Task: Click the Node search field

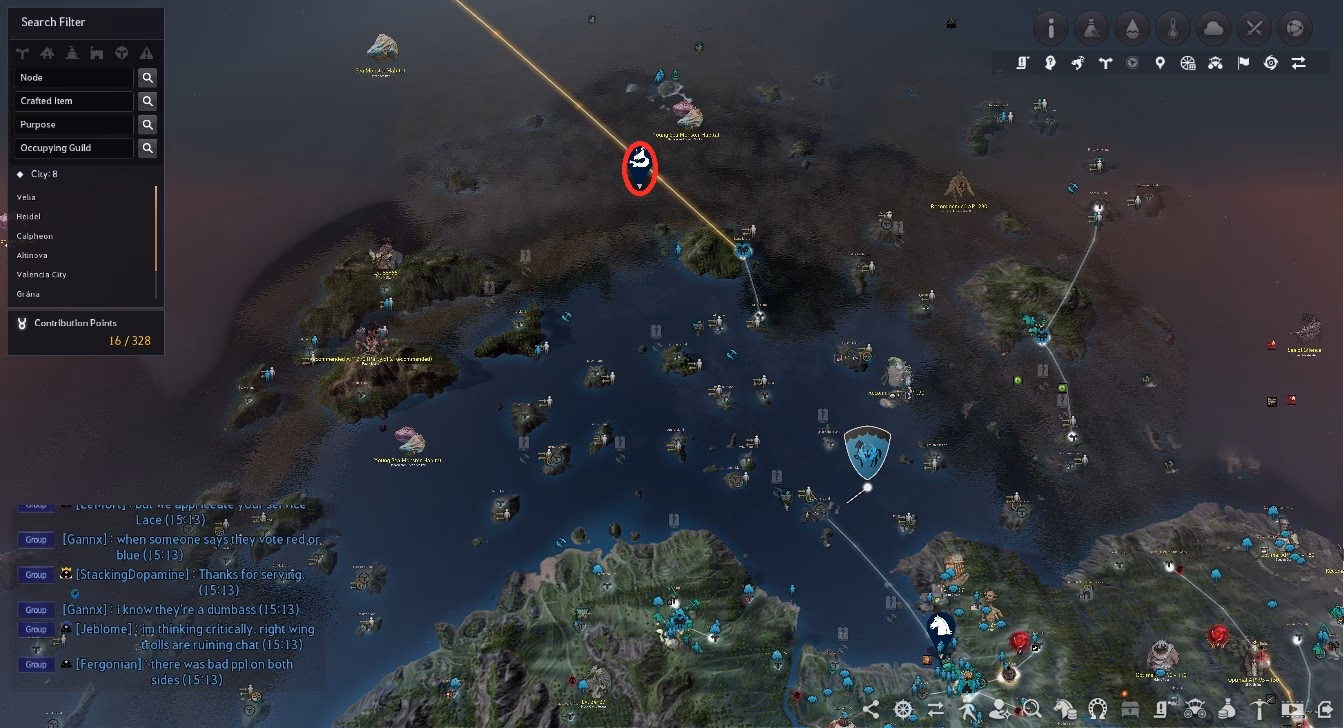Action: tap(73, 77)
